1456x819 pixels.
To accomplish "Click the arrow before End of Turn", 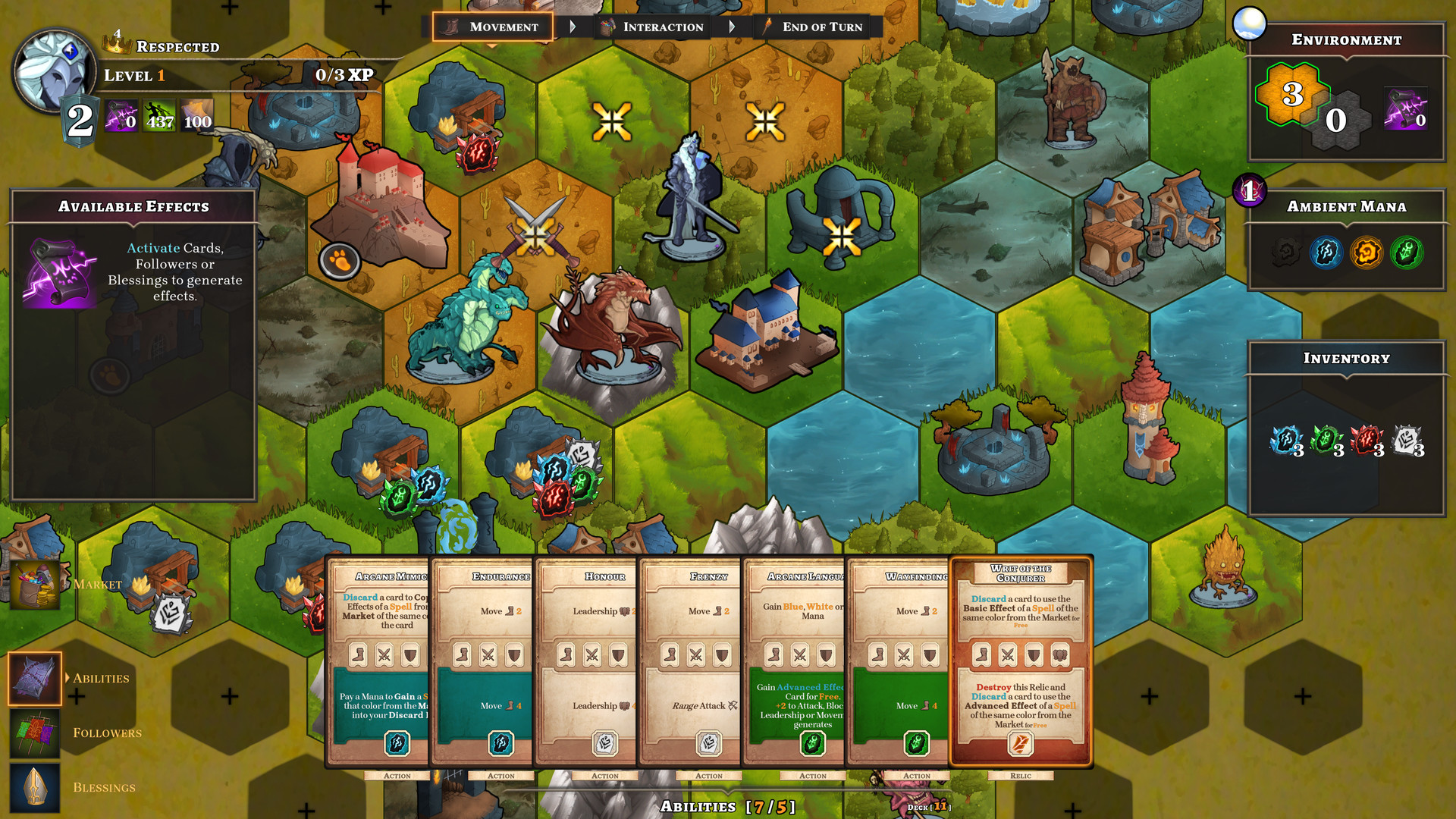I will 733,27.
